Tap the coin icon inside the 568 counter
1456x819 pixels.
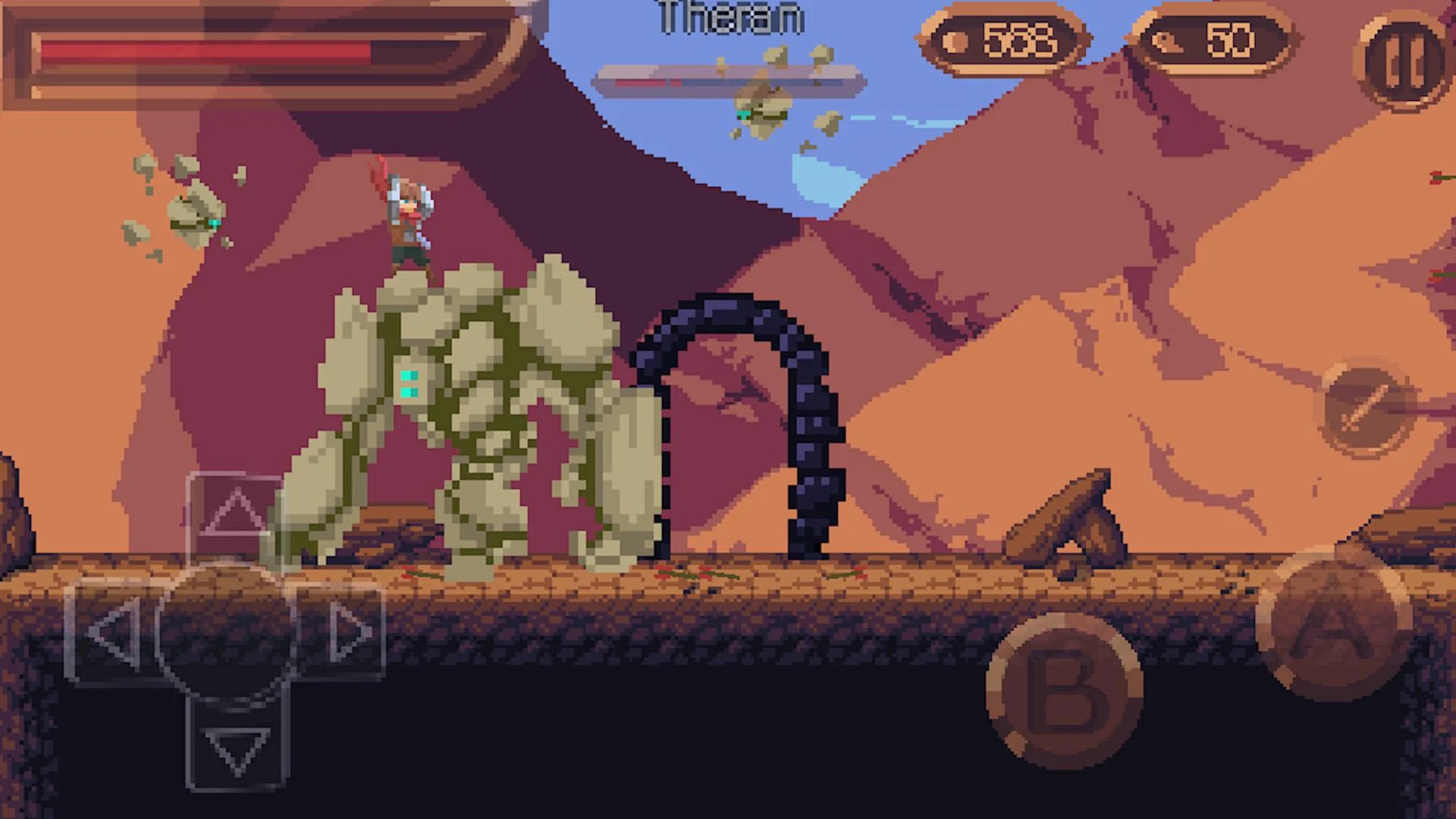tap(953, 42)
